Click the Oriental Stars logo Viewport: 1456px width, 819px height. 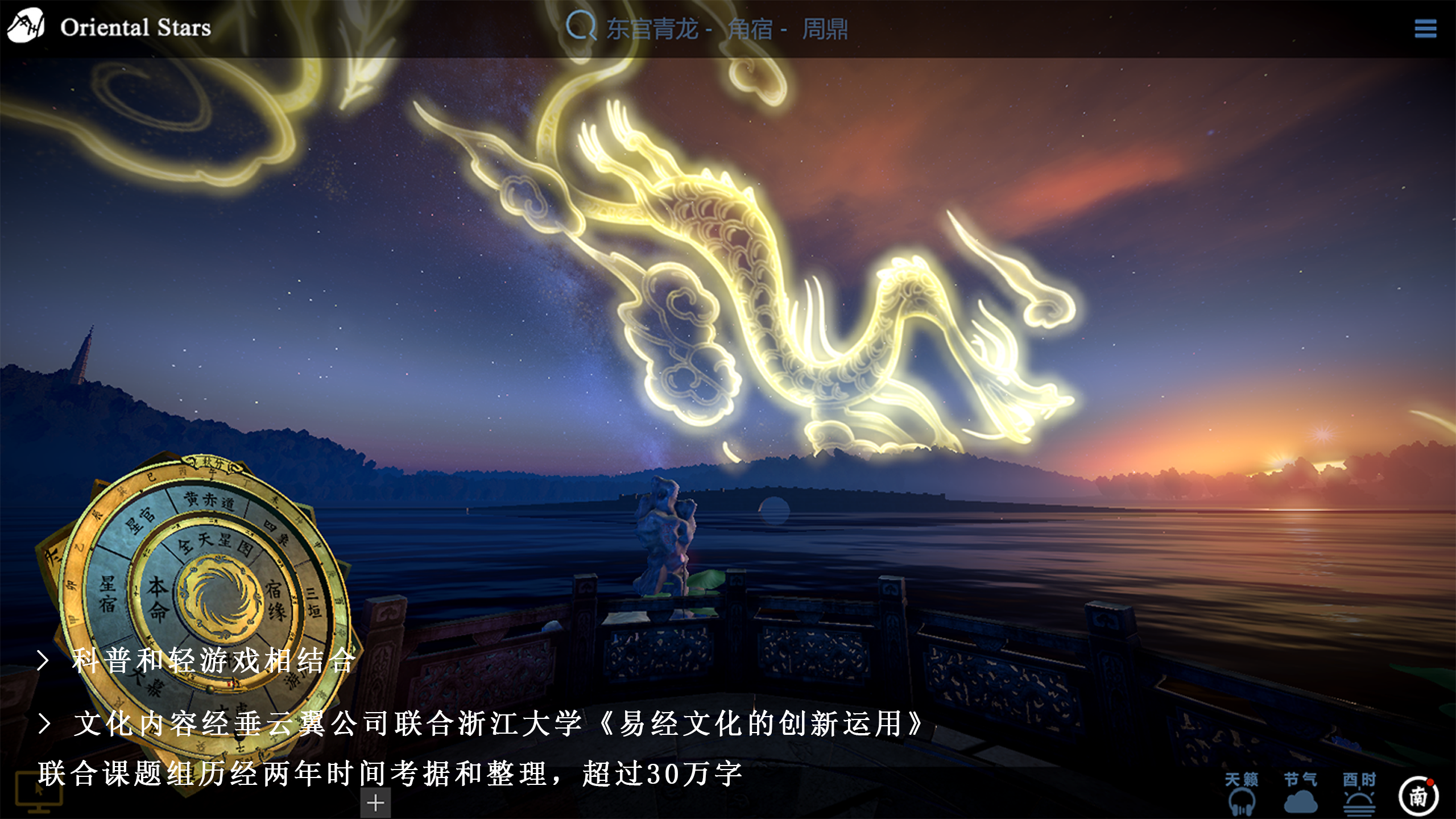(x=108, y=27)
